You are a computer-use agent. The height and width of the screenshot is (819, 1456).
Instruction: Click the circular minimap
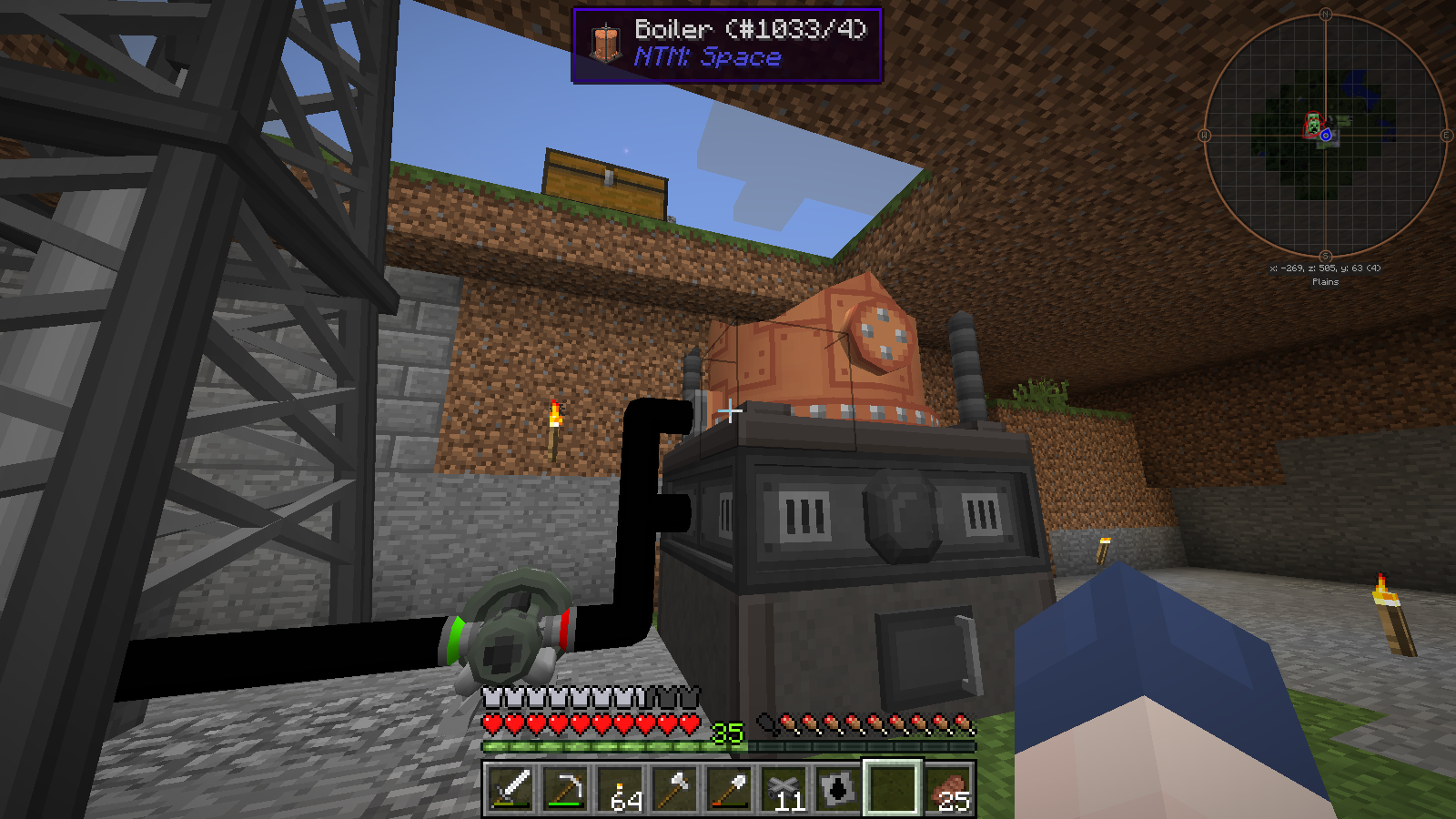(x=1325, y=136)
